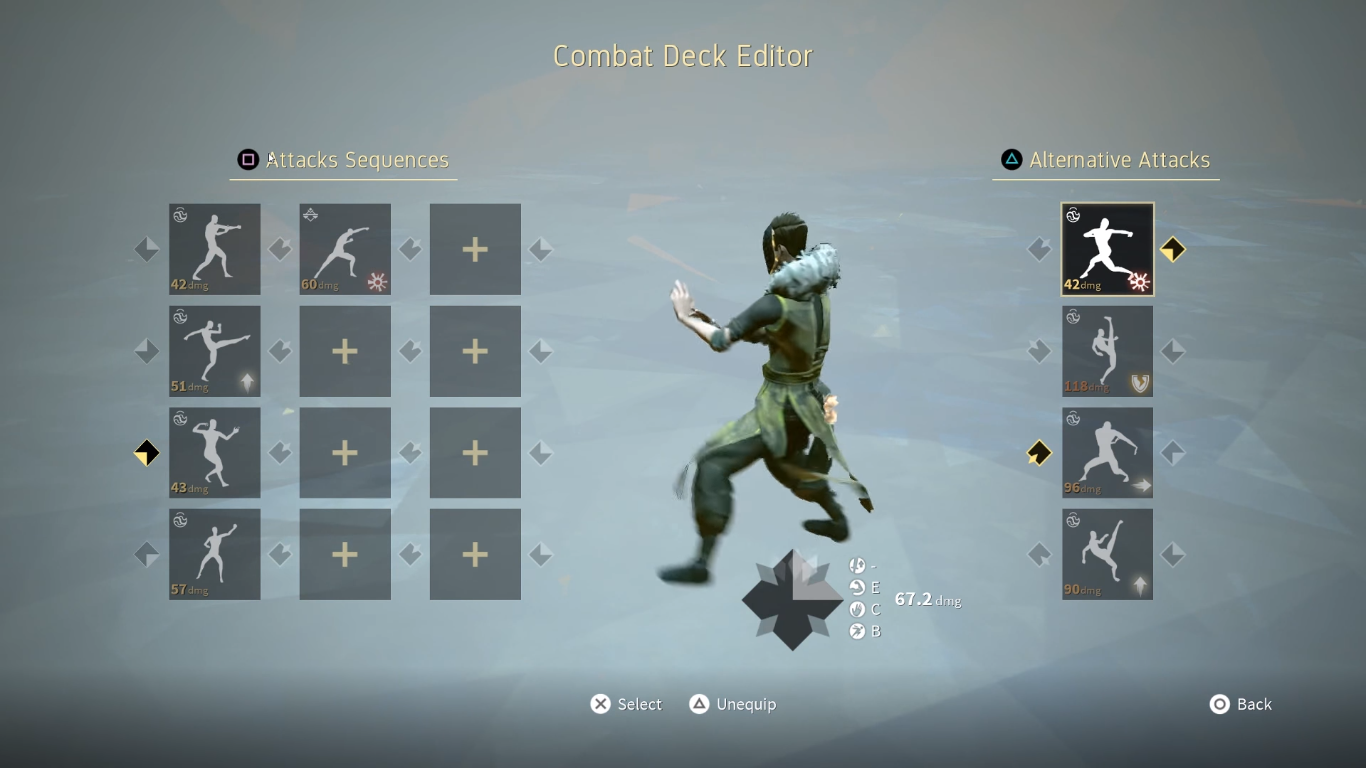Viewport: 1366px width, 768px height.
Task: Choose the 118 dmg alternative attack
Action: pyautogui.click(x=1107, y=351)
